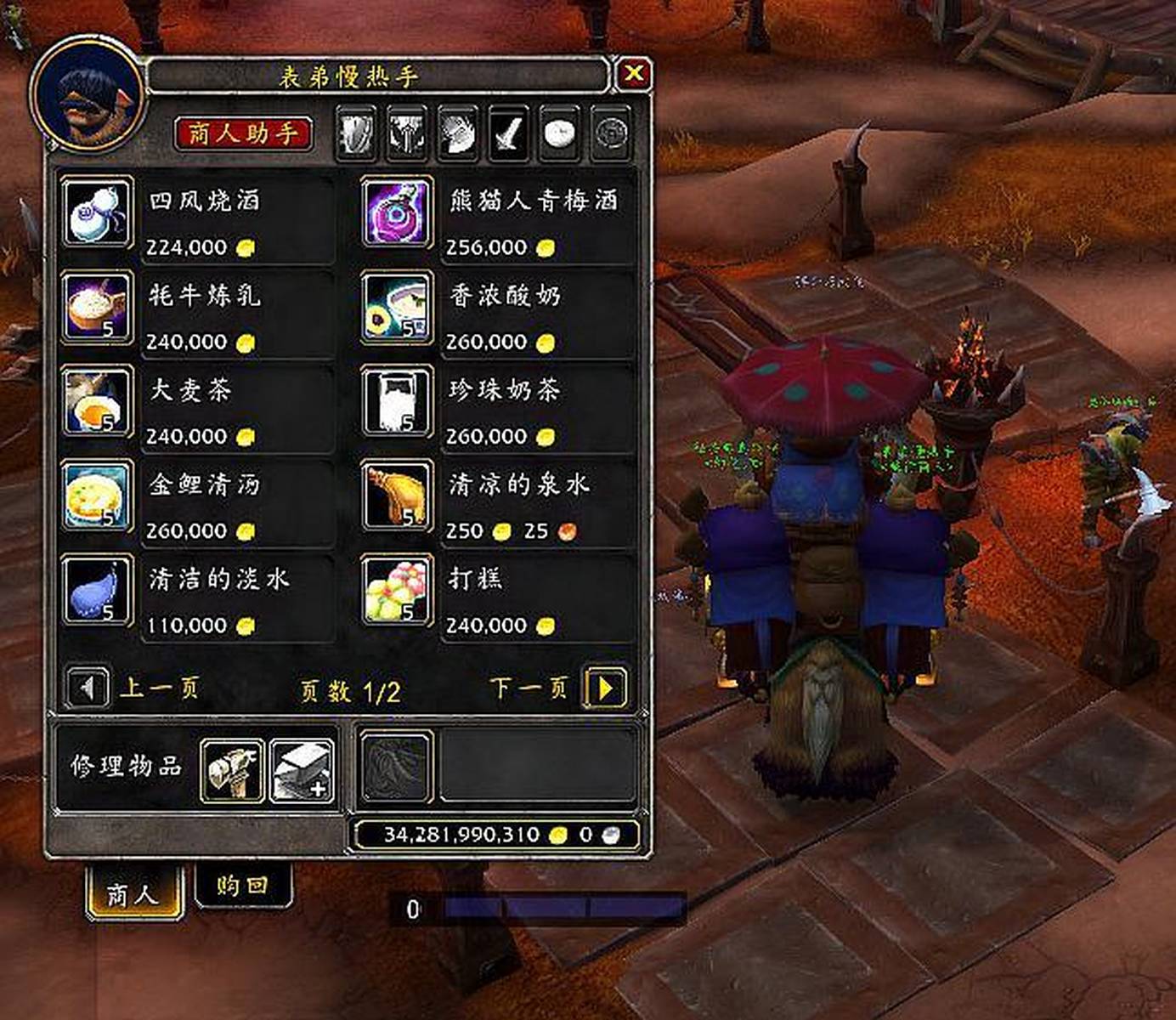This screenshot has width=1176, height=1020.
Task: Select the 牦牛炼乳 merchant item
Action: click(98, 307)
